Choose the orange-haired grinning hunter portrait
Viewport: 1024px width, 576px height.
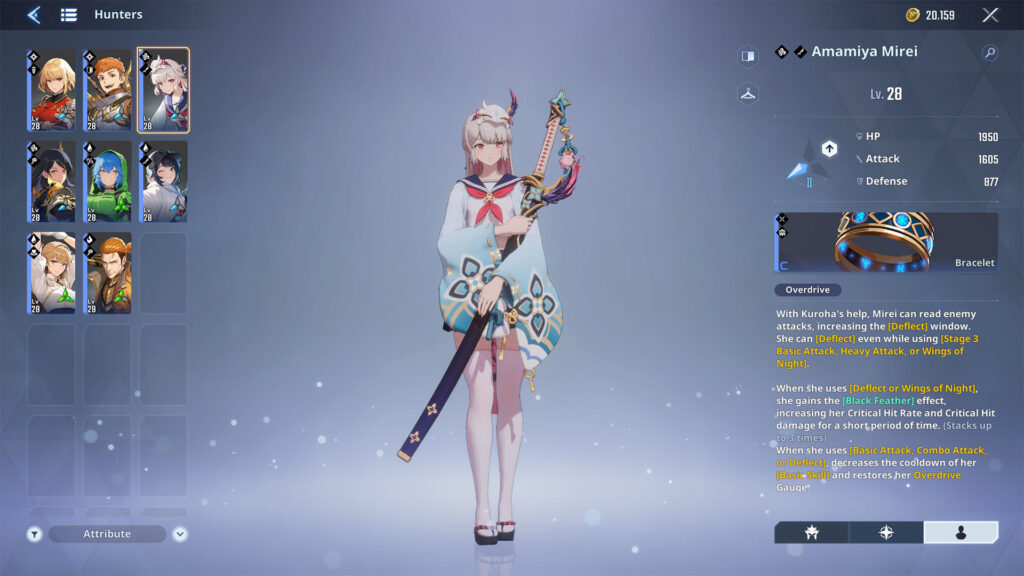tap(107, 90)
